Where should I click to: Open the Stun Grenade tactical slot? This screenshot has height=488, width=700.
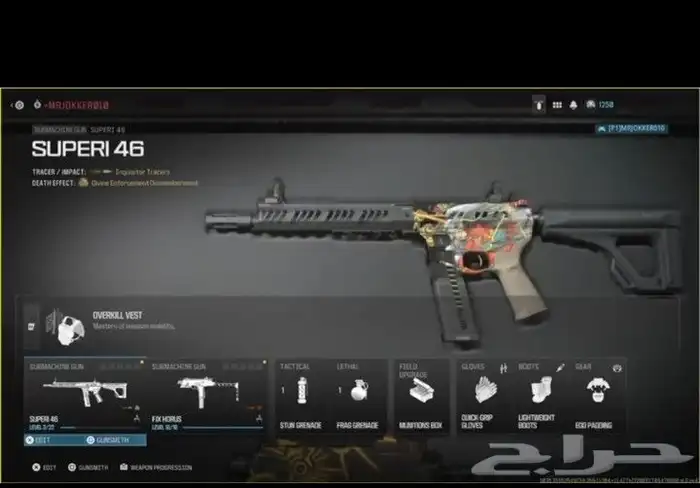pyautogui.click(x=300, y=394)
